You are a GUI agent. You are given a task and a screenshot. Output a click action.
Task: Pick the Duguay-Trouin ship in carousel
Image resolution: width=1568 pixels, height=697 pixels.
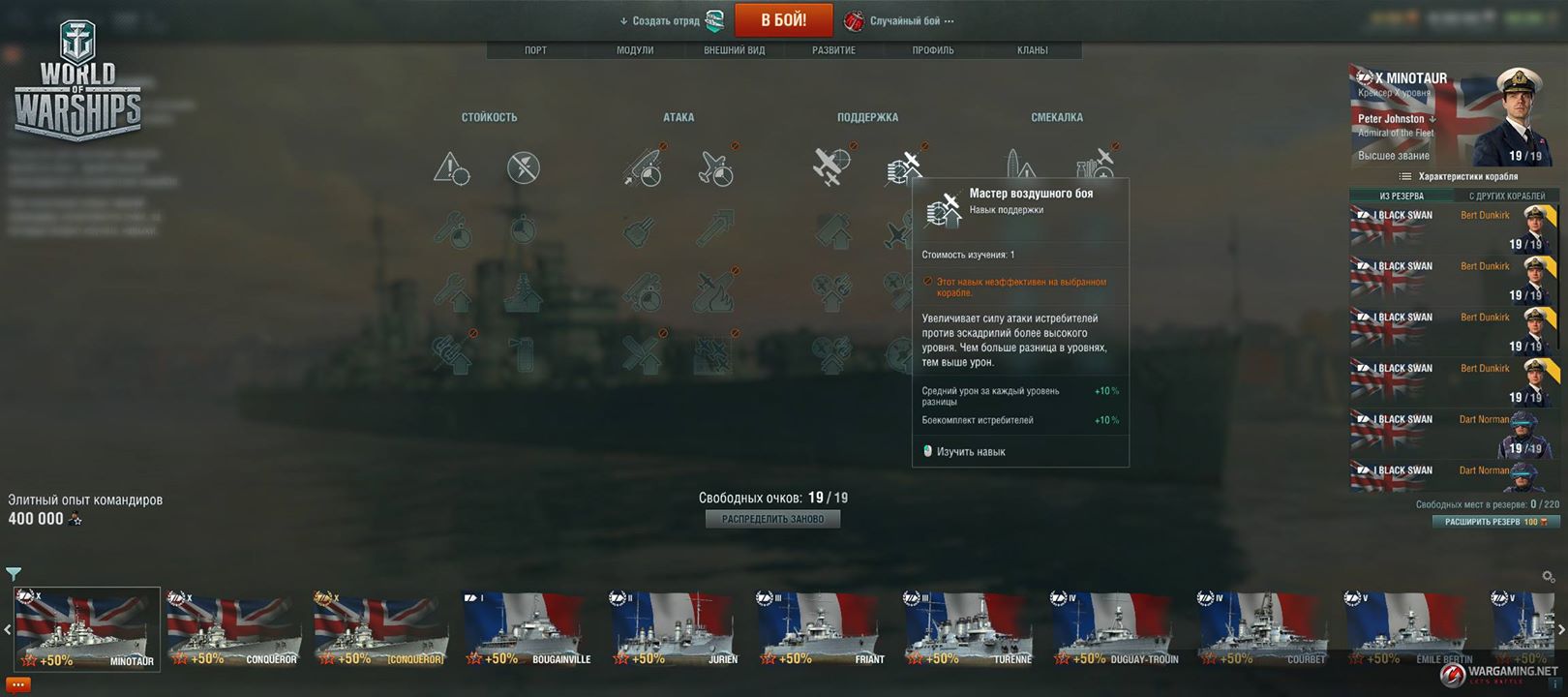click(x=1117, y=629)
